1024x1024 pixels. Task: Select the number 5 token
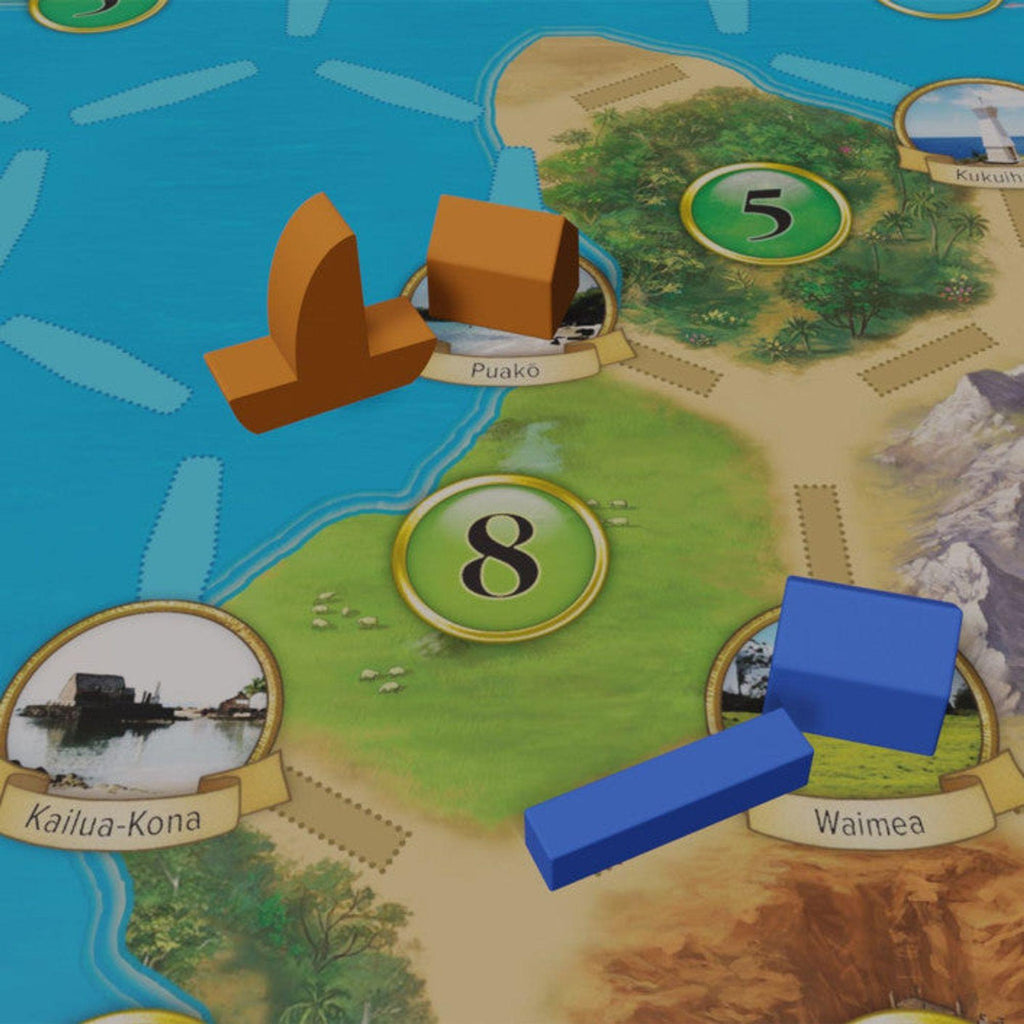coord(765,213)
